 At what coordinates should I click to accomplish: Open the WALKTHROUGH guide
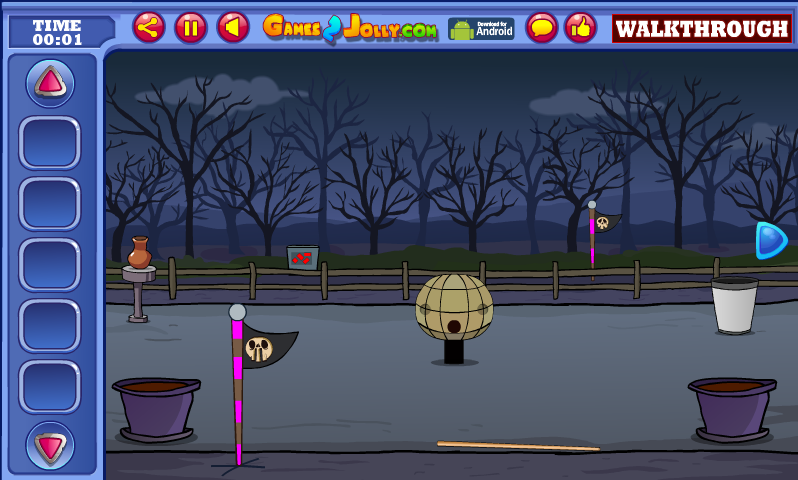coord(702,28)
